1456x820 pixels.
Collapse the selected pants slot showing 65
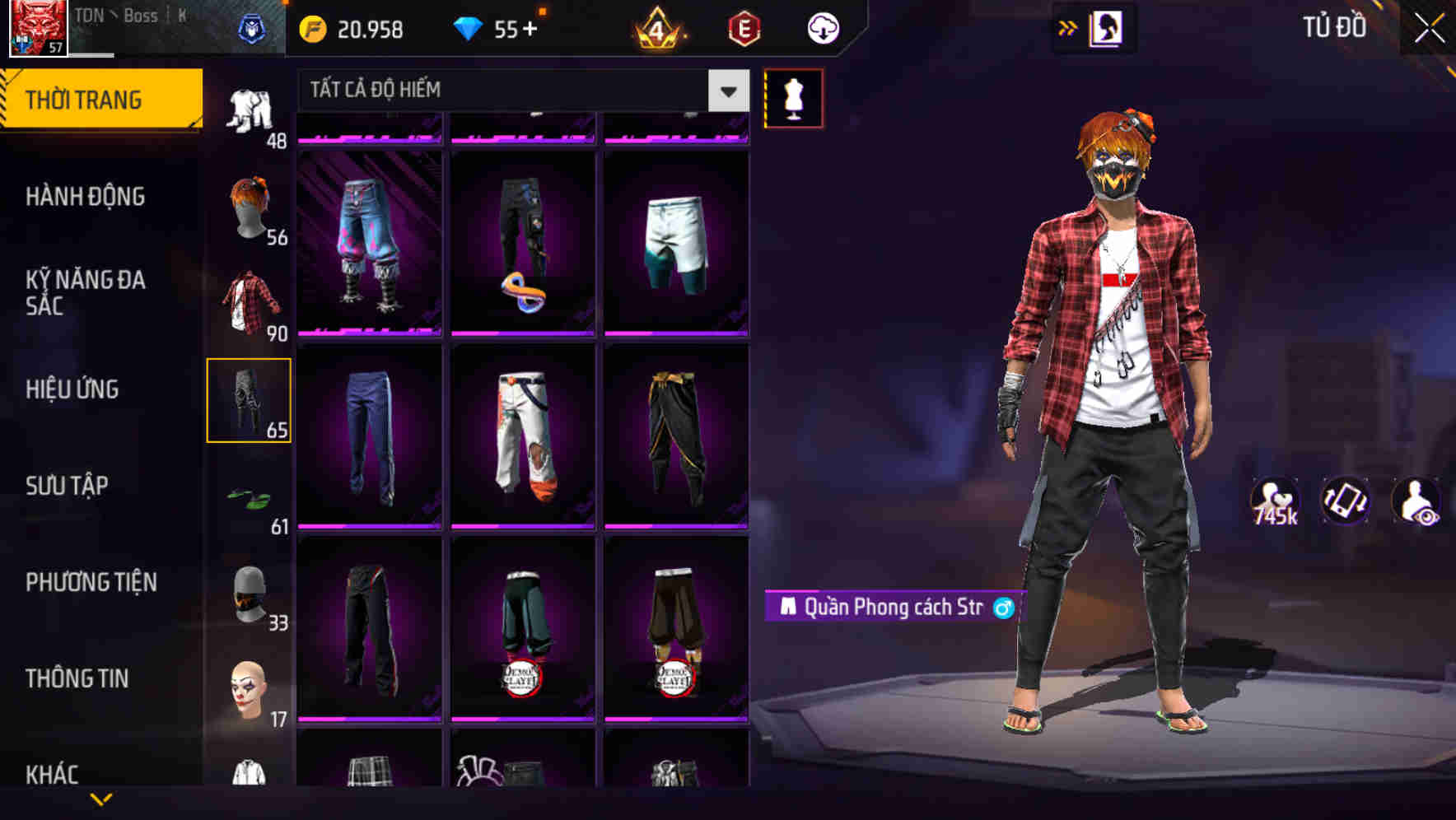(250, 398)
